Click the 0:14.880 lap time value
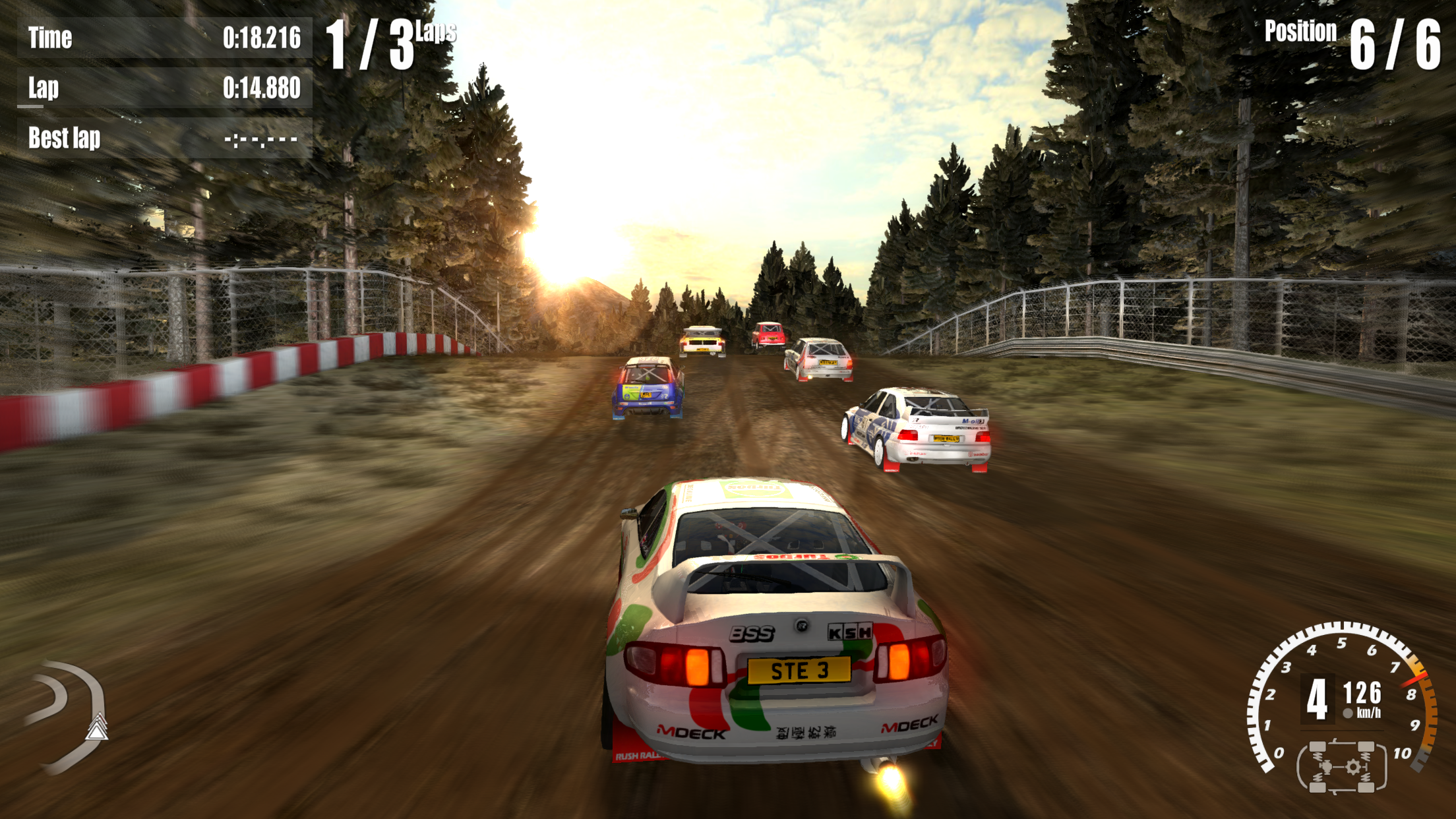This screenshot has width=1456, height=819. pyautogui.click(x=262, y=86)
